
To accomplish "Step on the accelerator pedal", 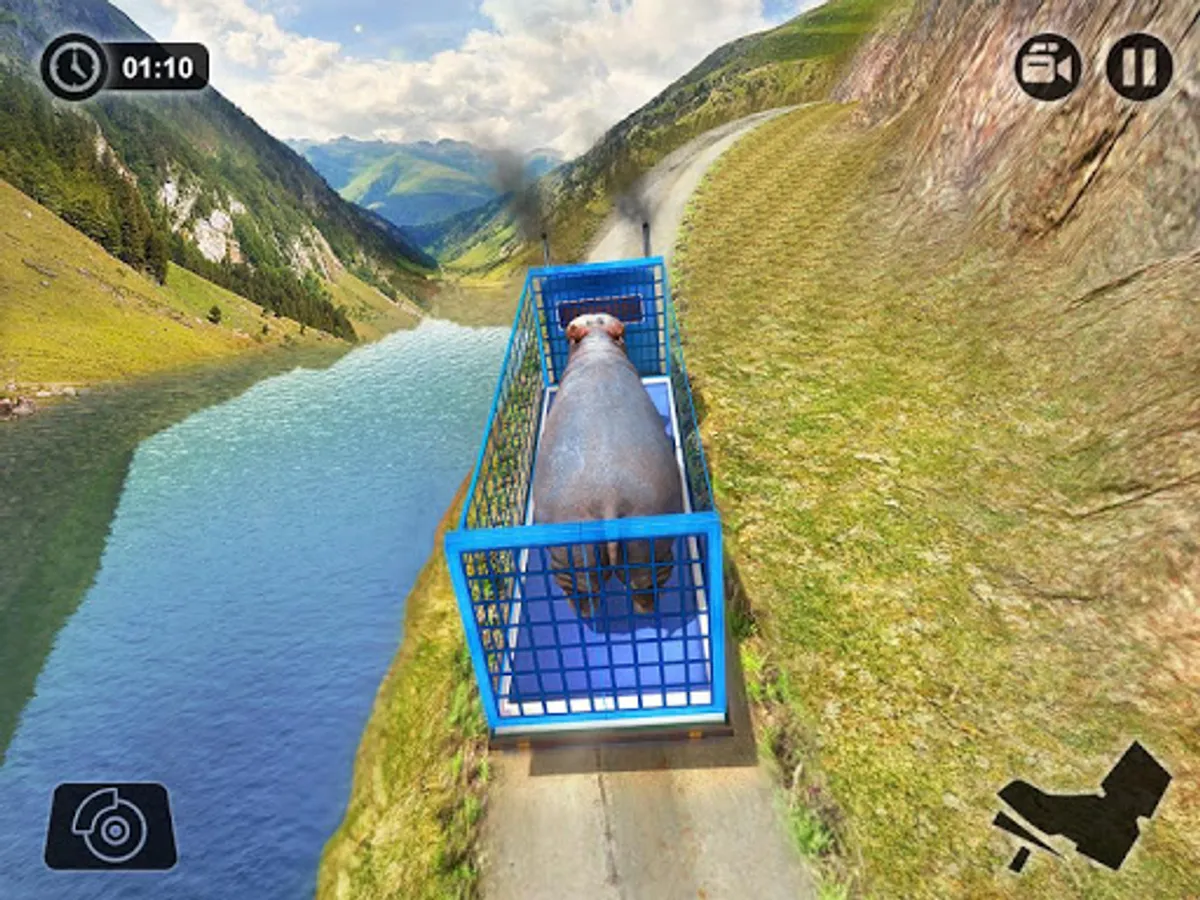I will (1084, 810).
